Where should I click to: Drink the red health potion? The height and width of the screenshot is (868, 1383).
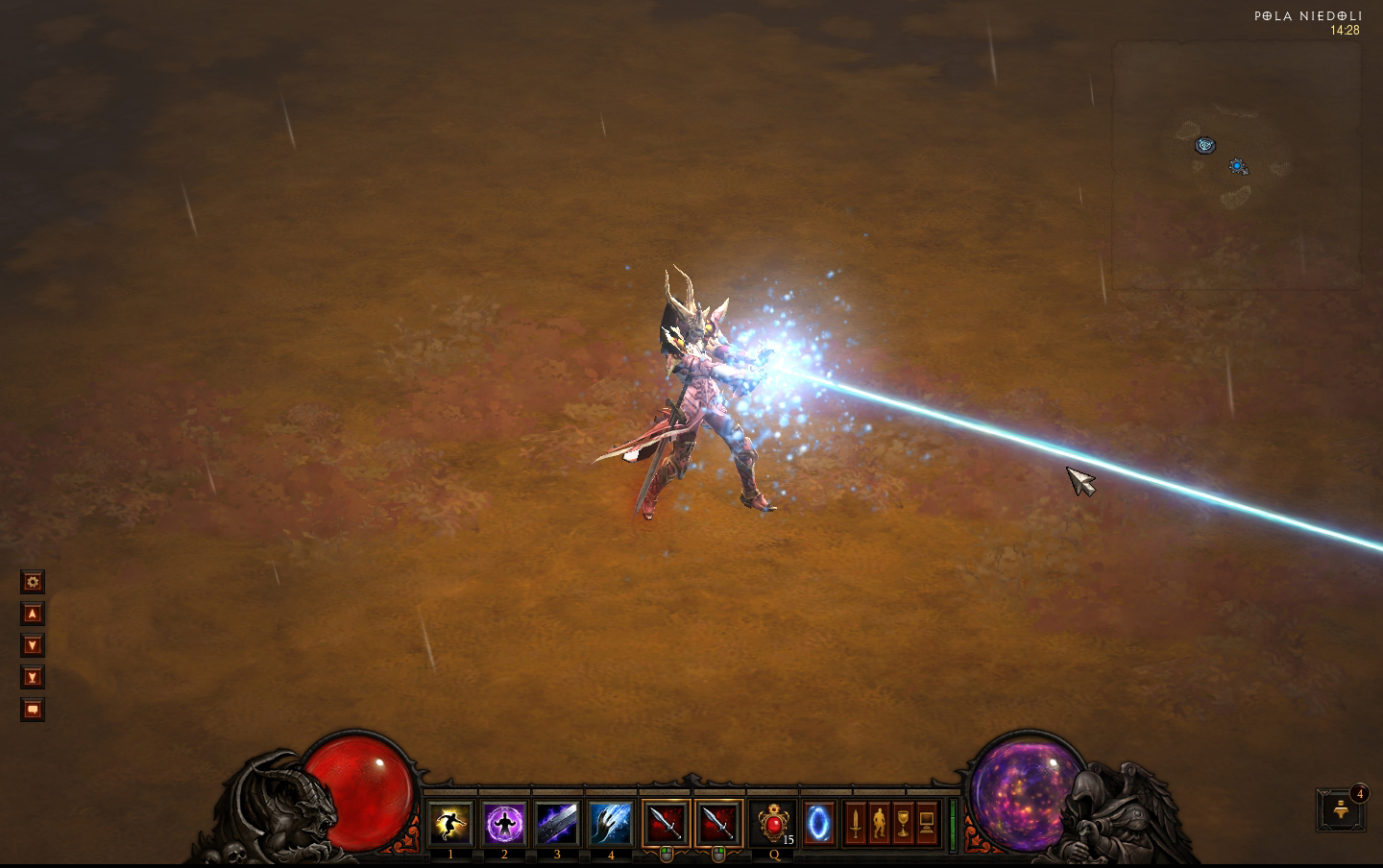[x=773, y=823]
